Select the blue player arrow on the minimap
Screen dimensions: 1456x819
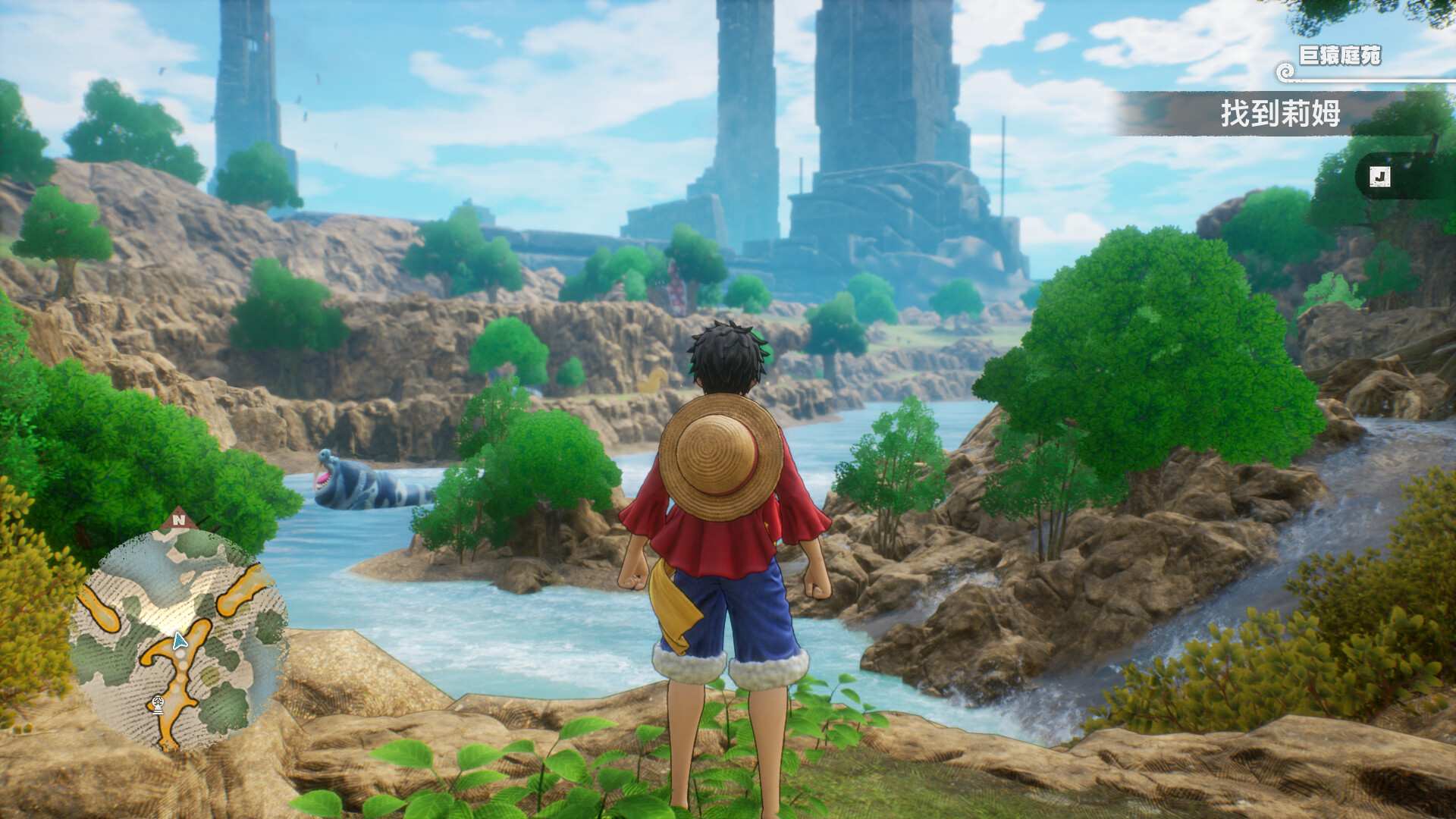pos(179,641)
